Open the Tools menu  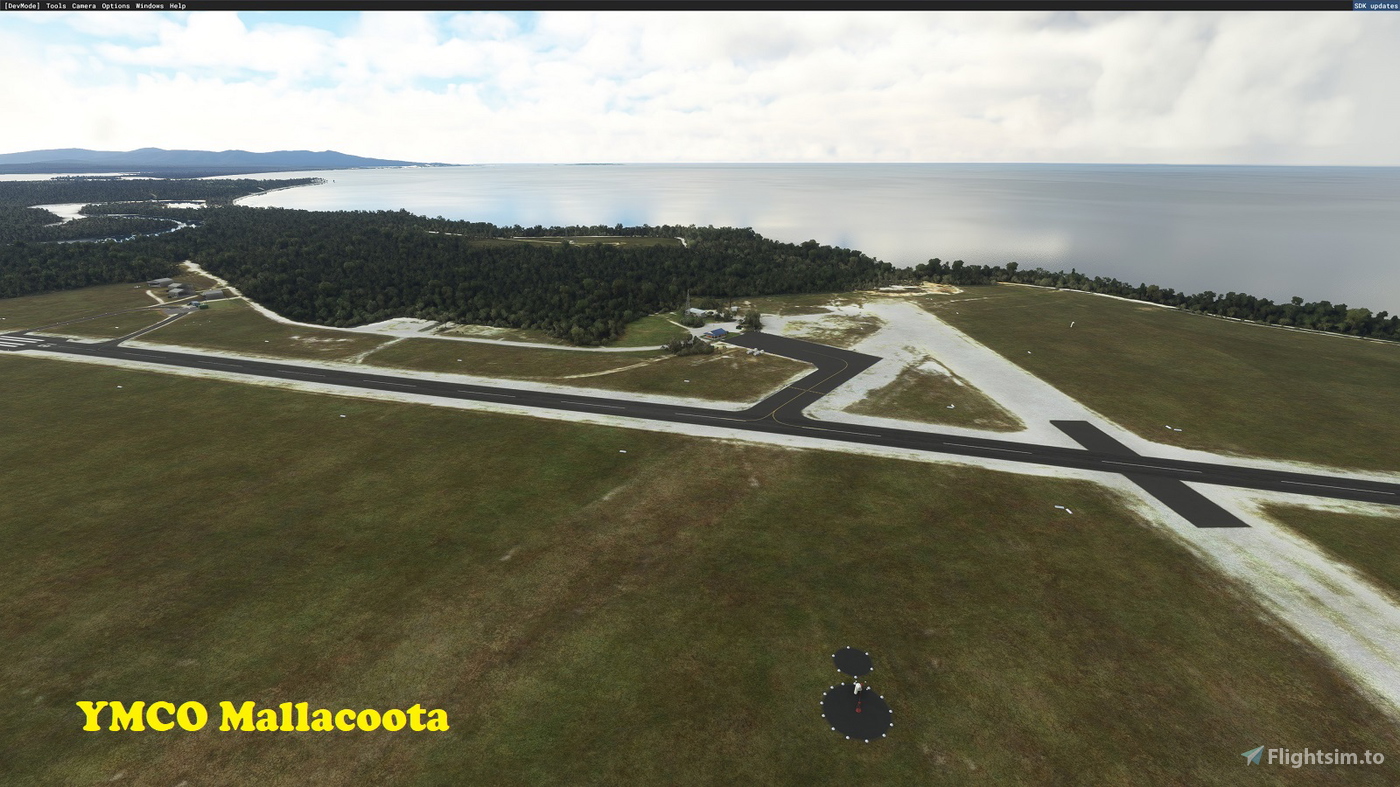(x=55, y=4)
